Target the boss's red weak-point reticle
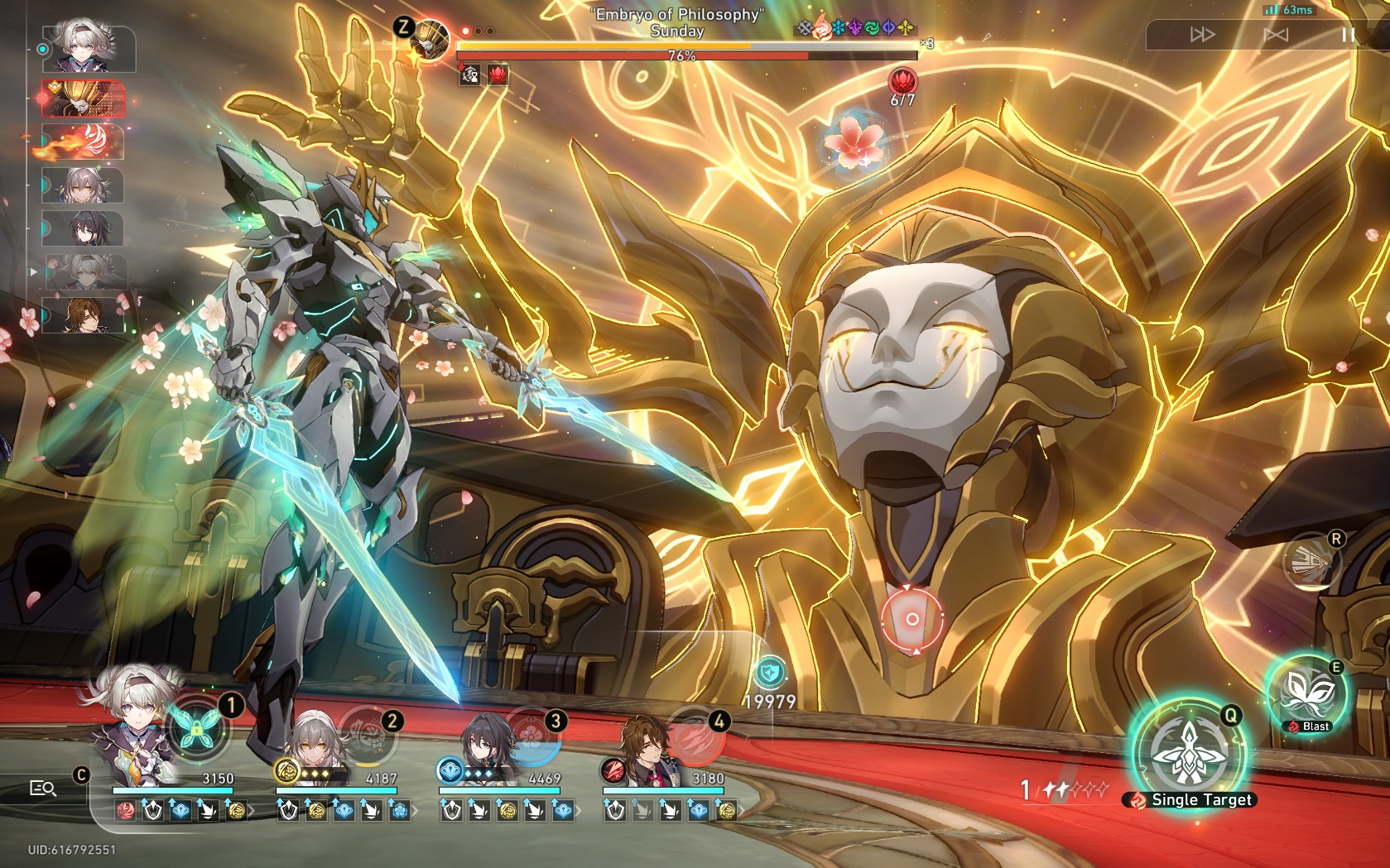The width and height of the screenshot is (1390, 868). 911,618
